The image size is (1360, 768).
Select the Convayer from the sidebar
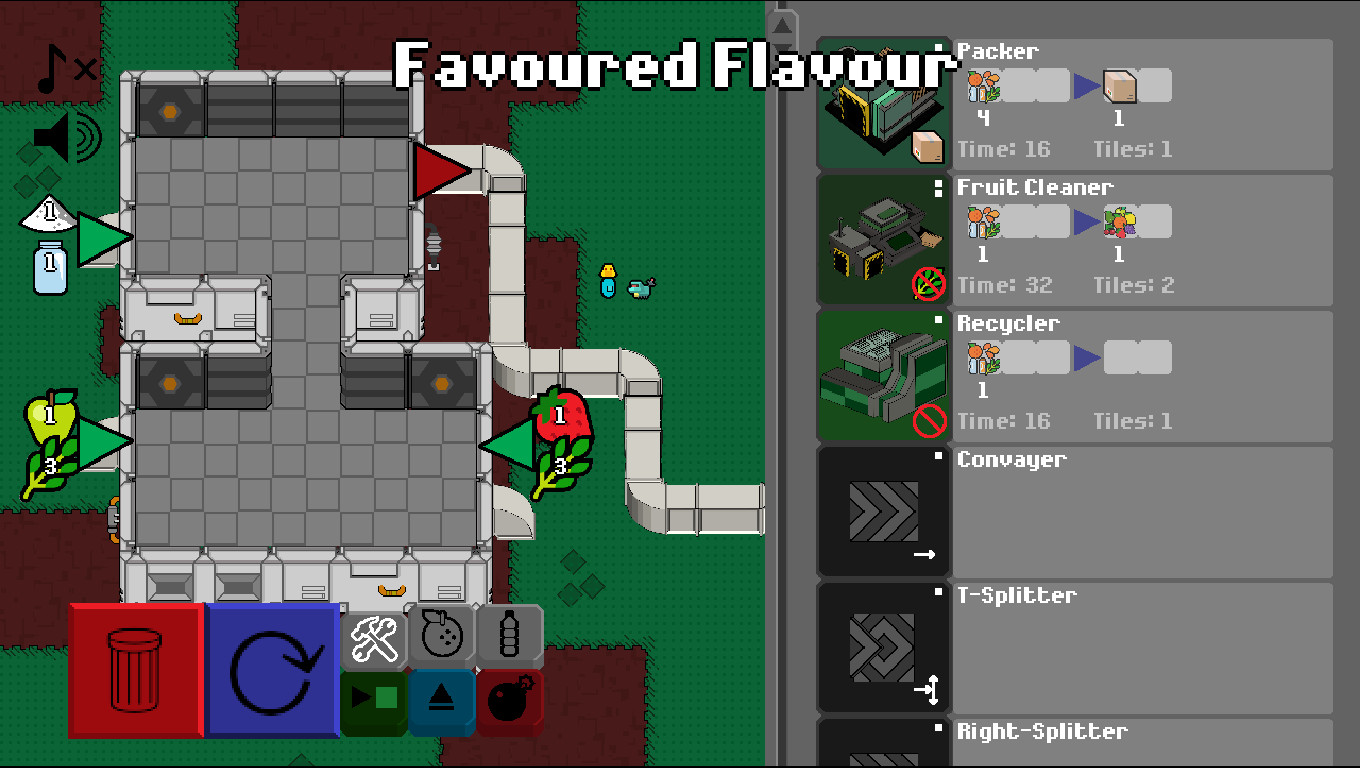coord(884,513)
